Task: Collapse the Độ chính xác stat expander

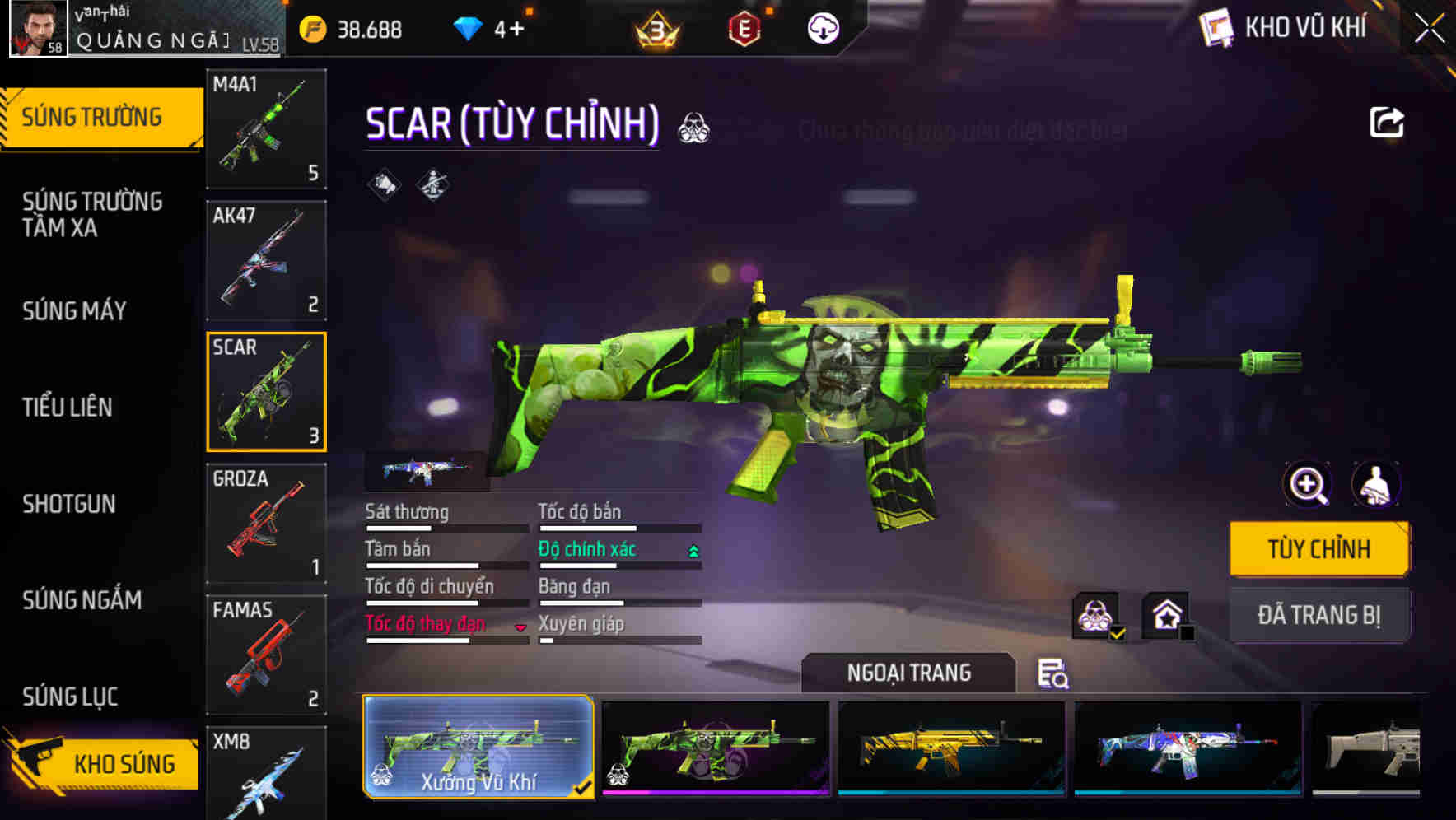Action: 693,548
